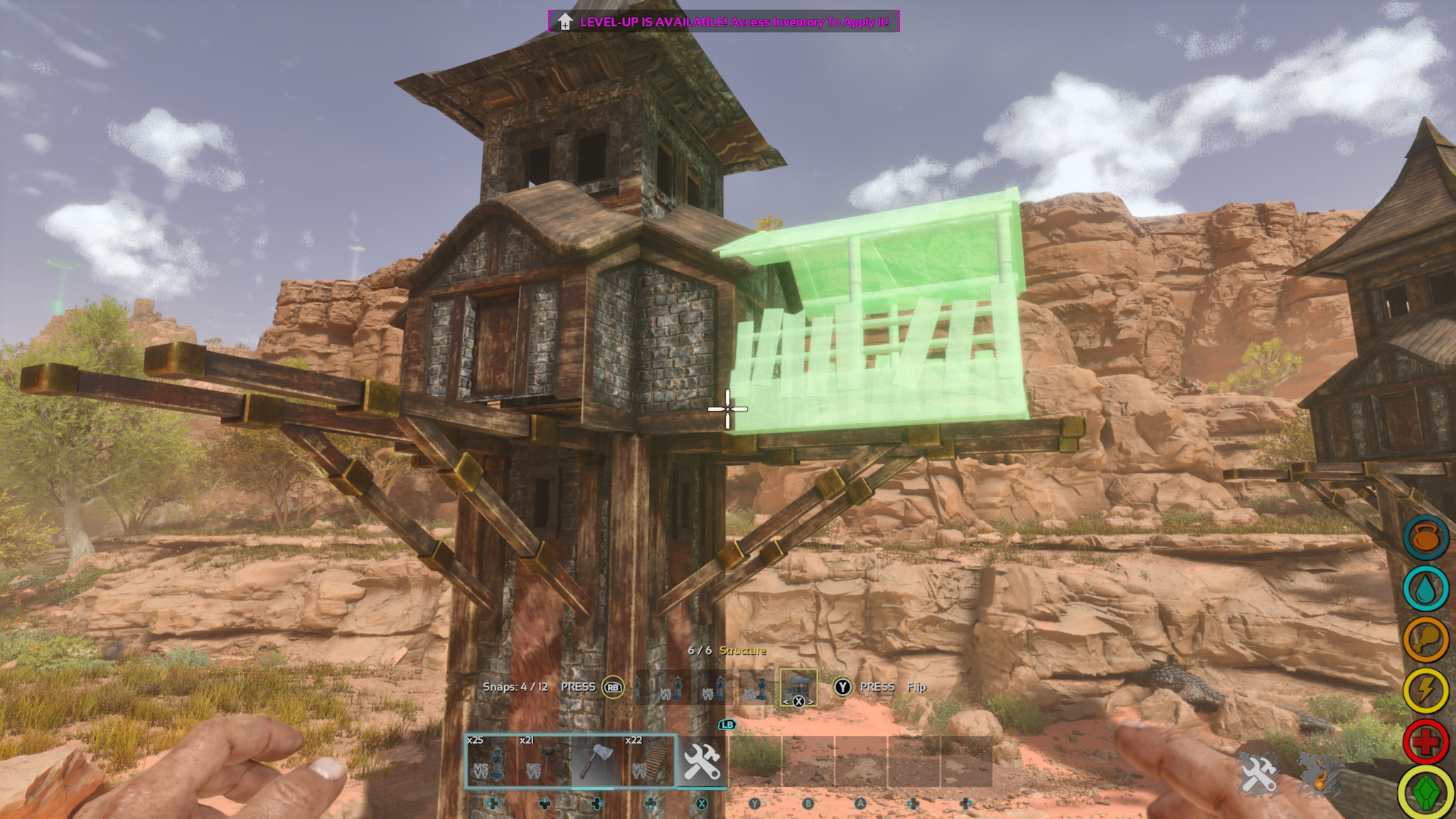
Task: Click the highlighted structure variant thumbnail
Action: point(798,687)
